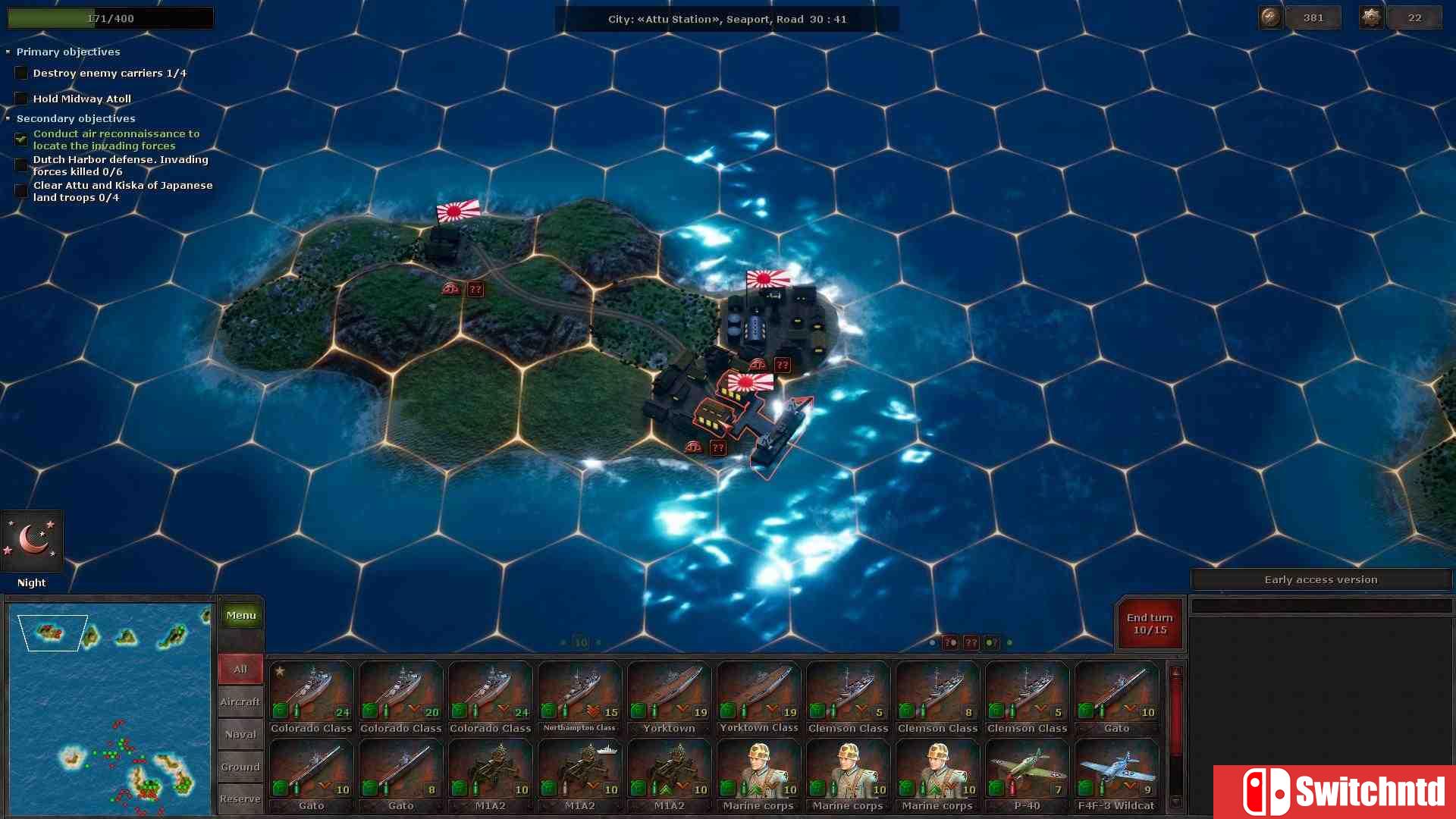Screen dimensions: 1456x819
Task: Switch to the Naval unit filter tab
Action: pos(240,734)
